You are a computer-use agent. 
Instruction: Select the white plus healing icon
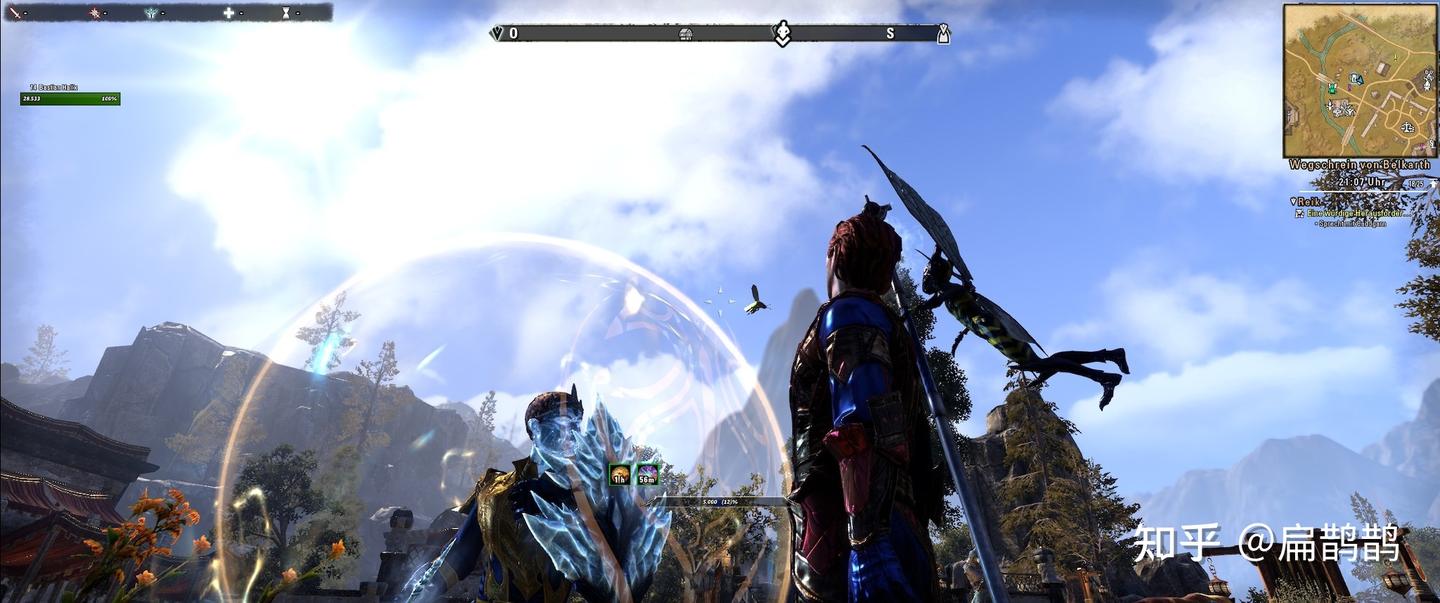click(228, 13)
